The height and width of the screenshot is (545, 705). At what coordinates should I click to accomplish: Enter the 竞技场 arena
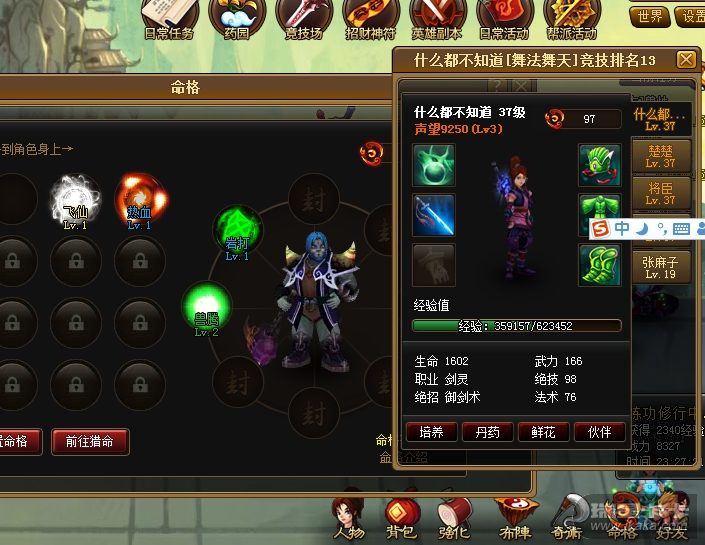coord(302,17)
